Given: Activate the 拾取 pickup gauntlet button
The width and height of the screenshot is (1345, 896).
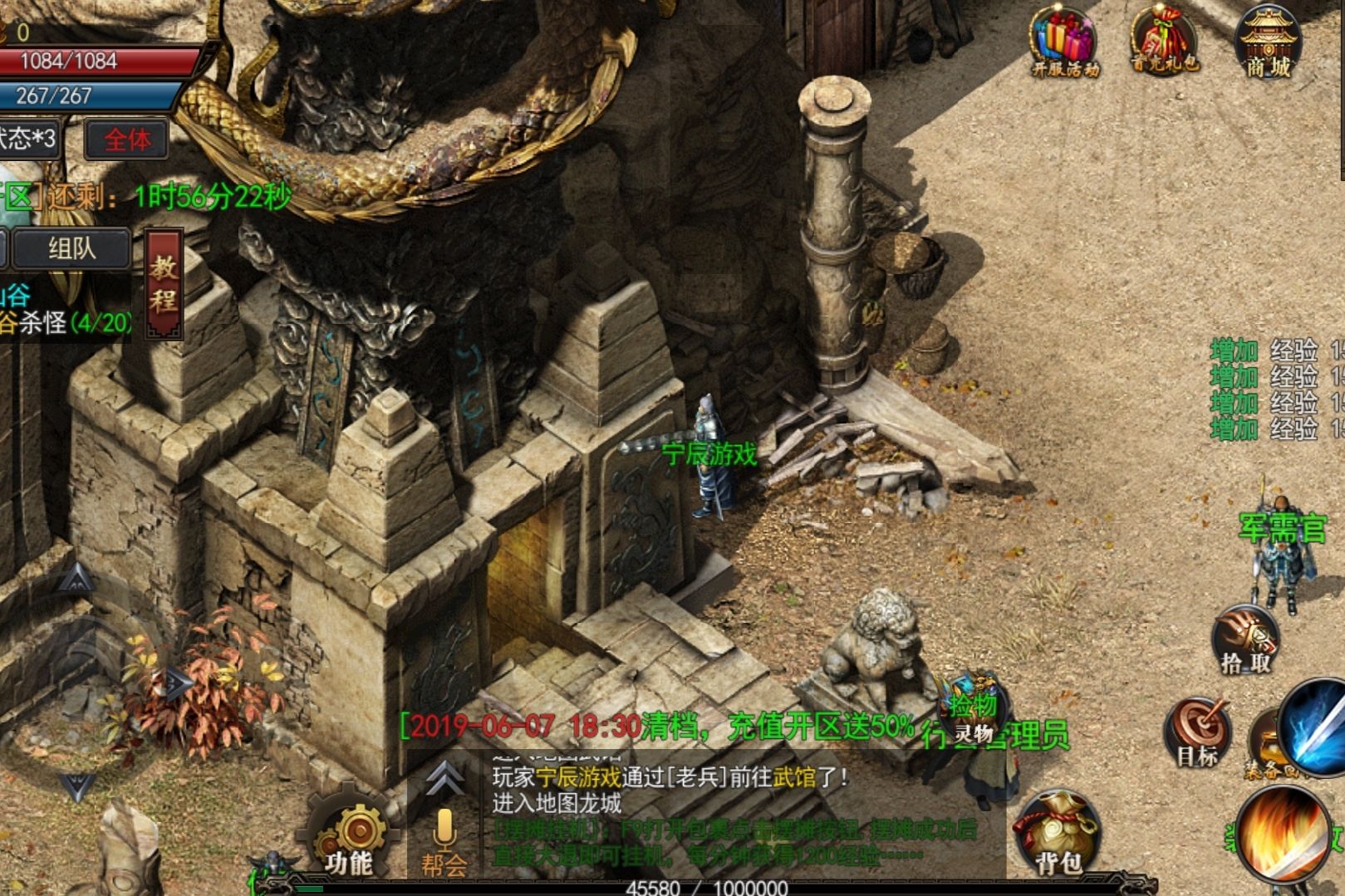Looking at the screenshot, I should point(1244,641).
